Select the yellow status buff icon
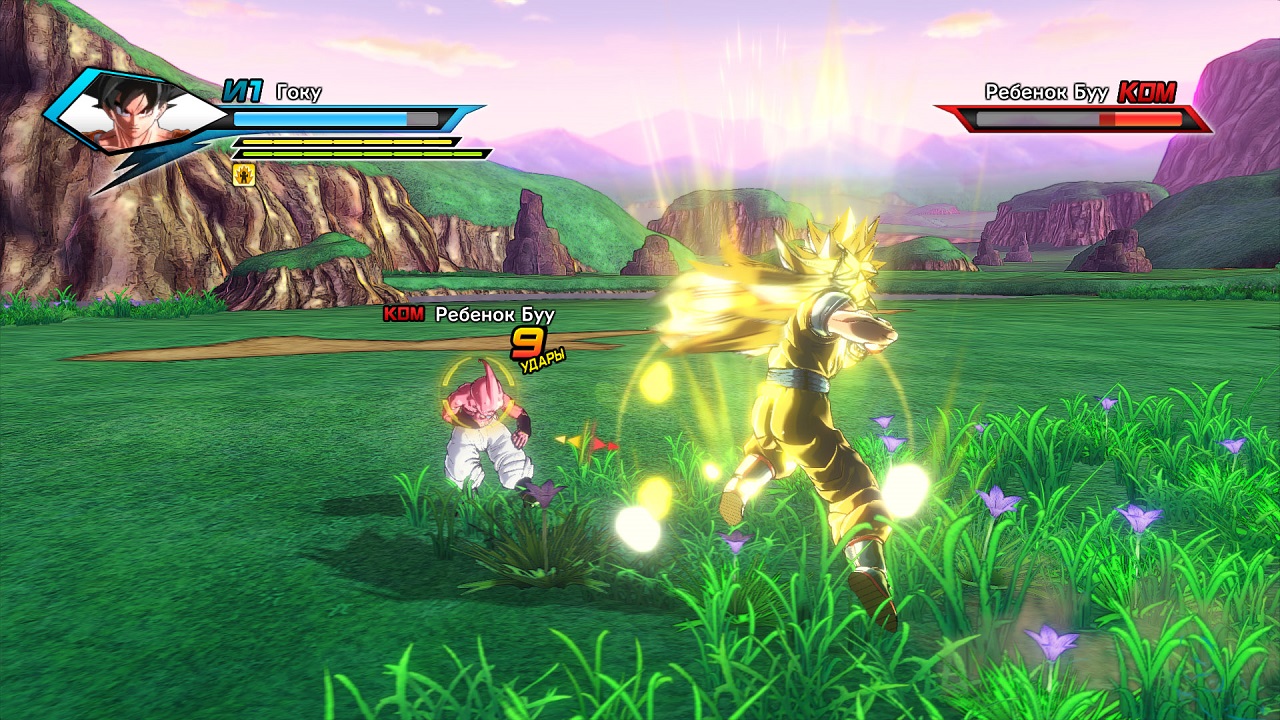 coord(243,175)
